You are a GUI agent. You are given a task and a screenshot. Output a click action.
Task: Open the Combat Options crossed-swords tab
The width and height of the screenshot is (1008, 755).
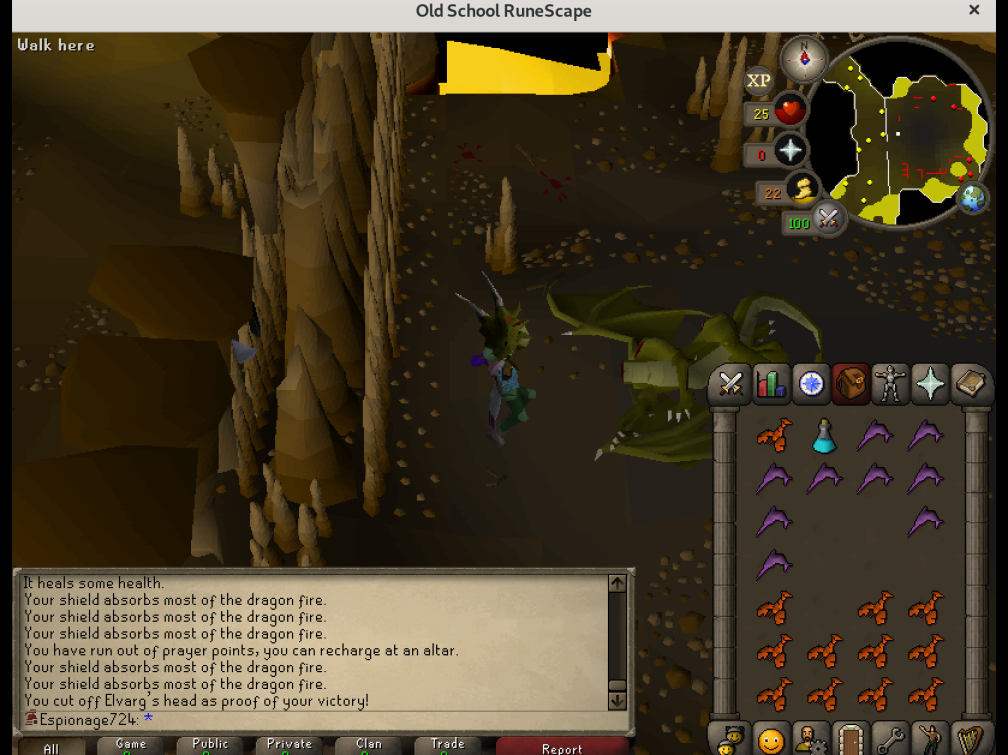[731, 384]
